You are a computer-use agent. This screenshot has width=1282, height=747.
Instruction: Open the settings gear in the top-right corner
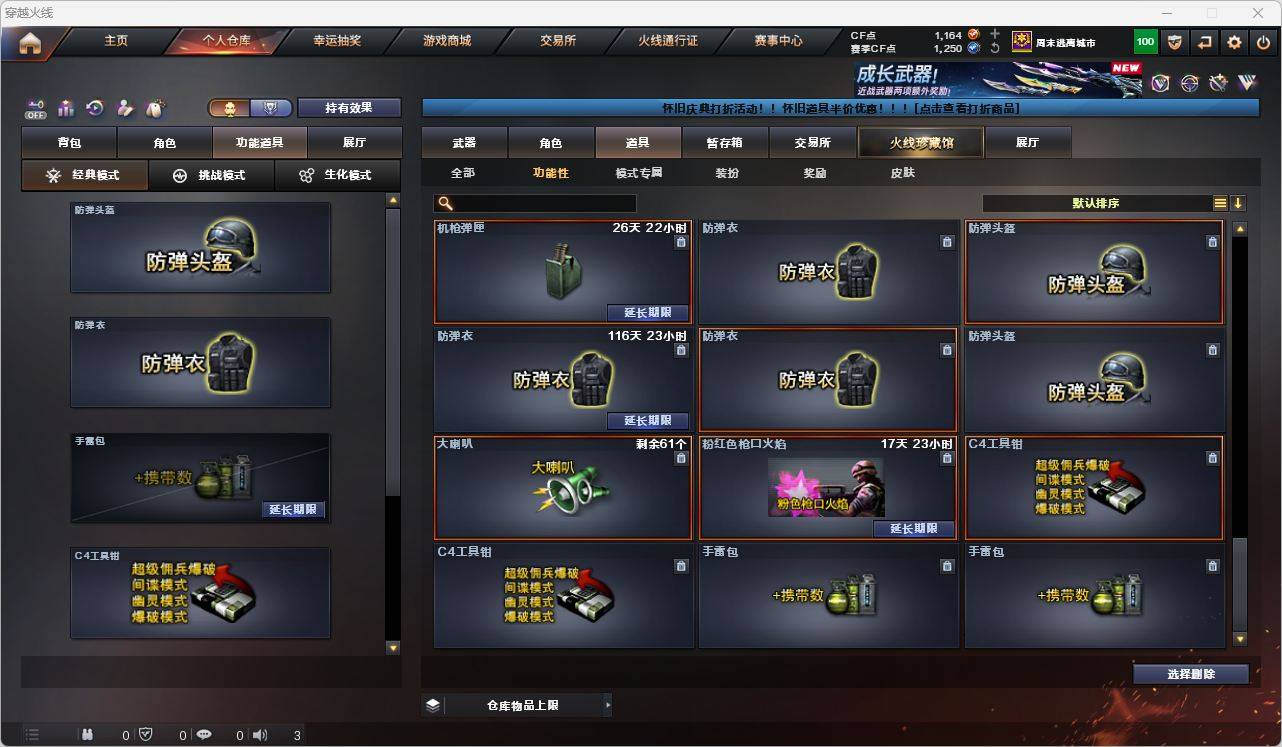(1233, 42)
